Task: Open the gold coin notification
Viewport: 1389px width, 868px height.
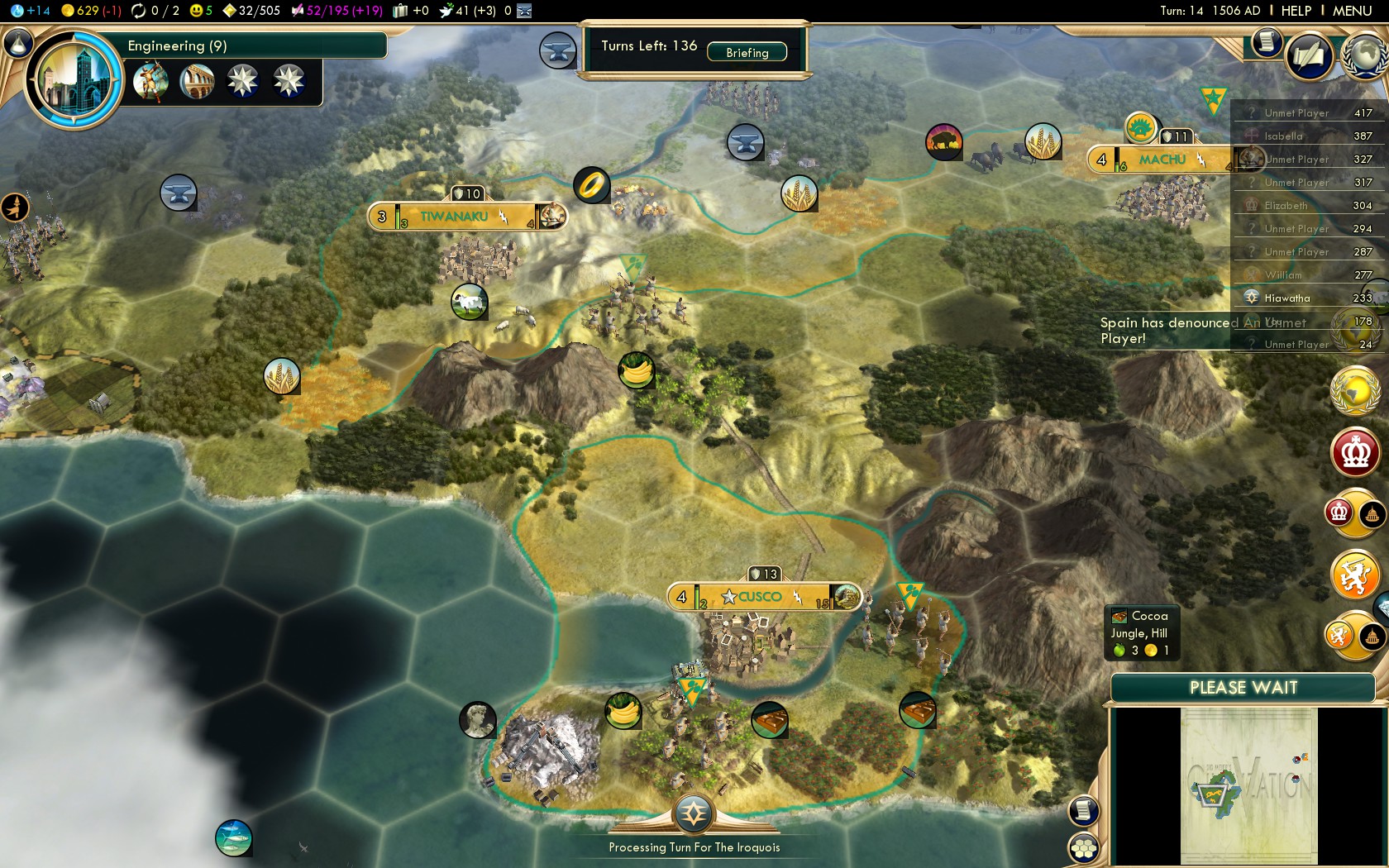Action: tap(1356, 389)
